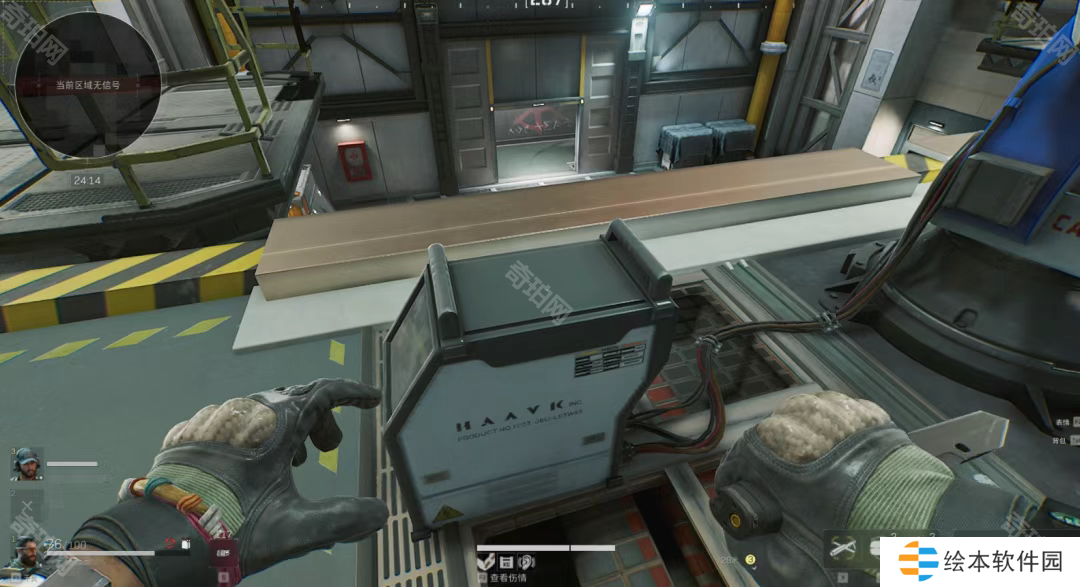Open the circular minimap
The width and height of the screenshot is (1080, 587).
(87, 84)
